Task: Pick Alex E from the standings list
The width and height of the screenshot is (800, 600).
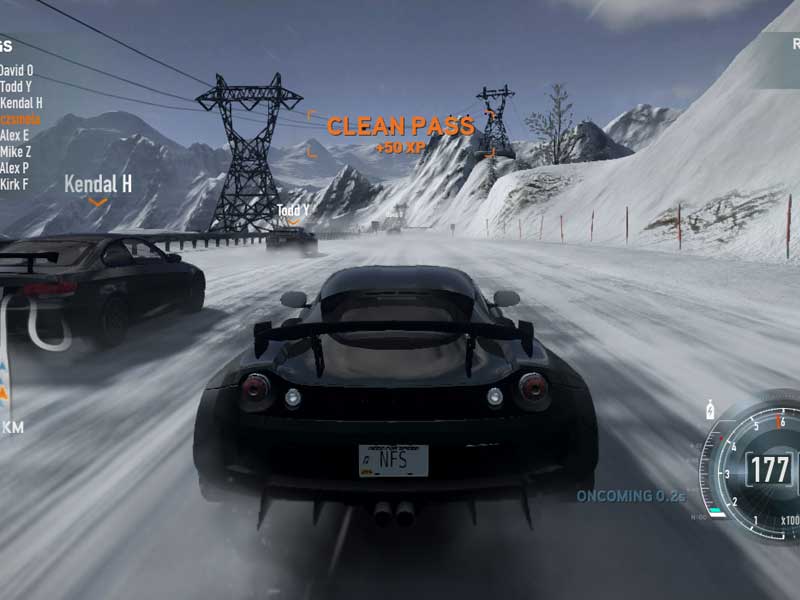Action: tap(15, 134)
